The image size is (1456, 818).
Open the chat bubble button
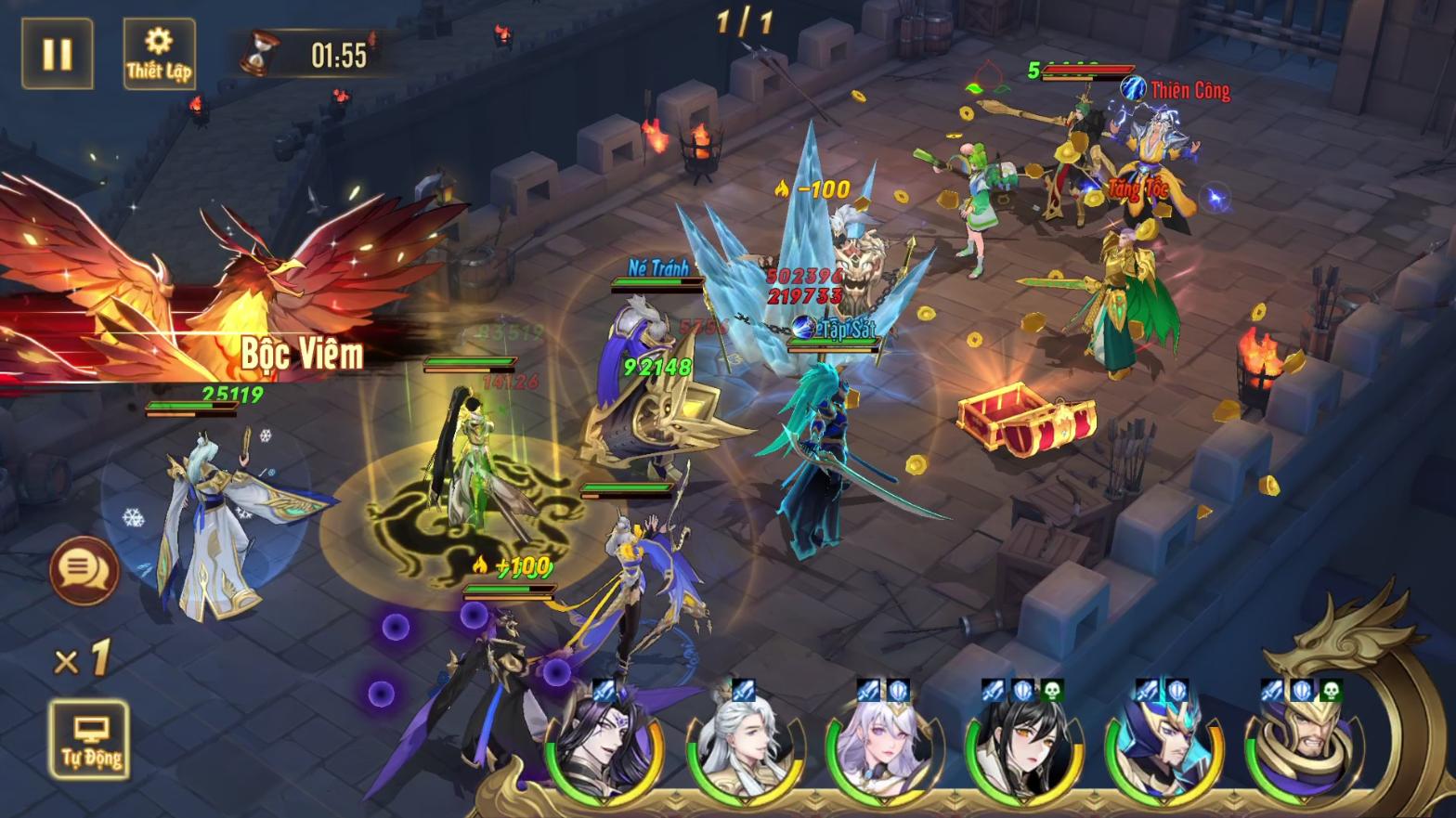click(x=84, y=569)
